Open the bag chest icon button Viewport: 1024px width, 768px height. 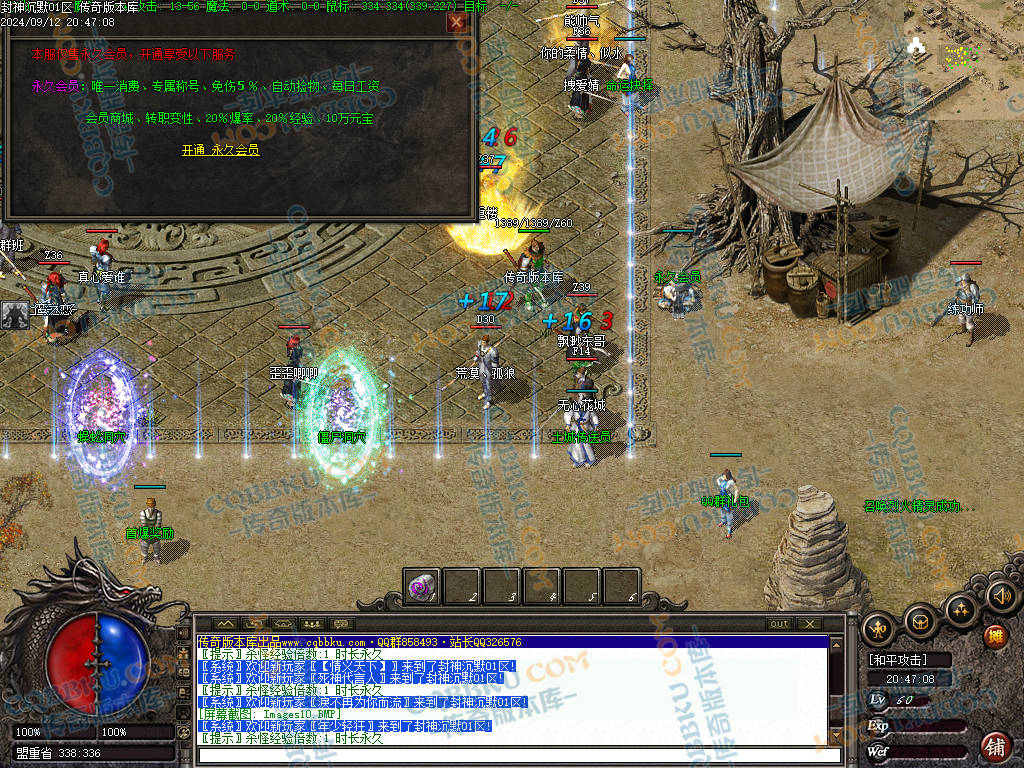pos(920,623)
